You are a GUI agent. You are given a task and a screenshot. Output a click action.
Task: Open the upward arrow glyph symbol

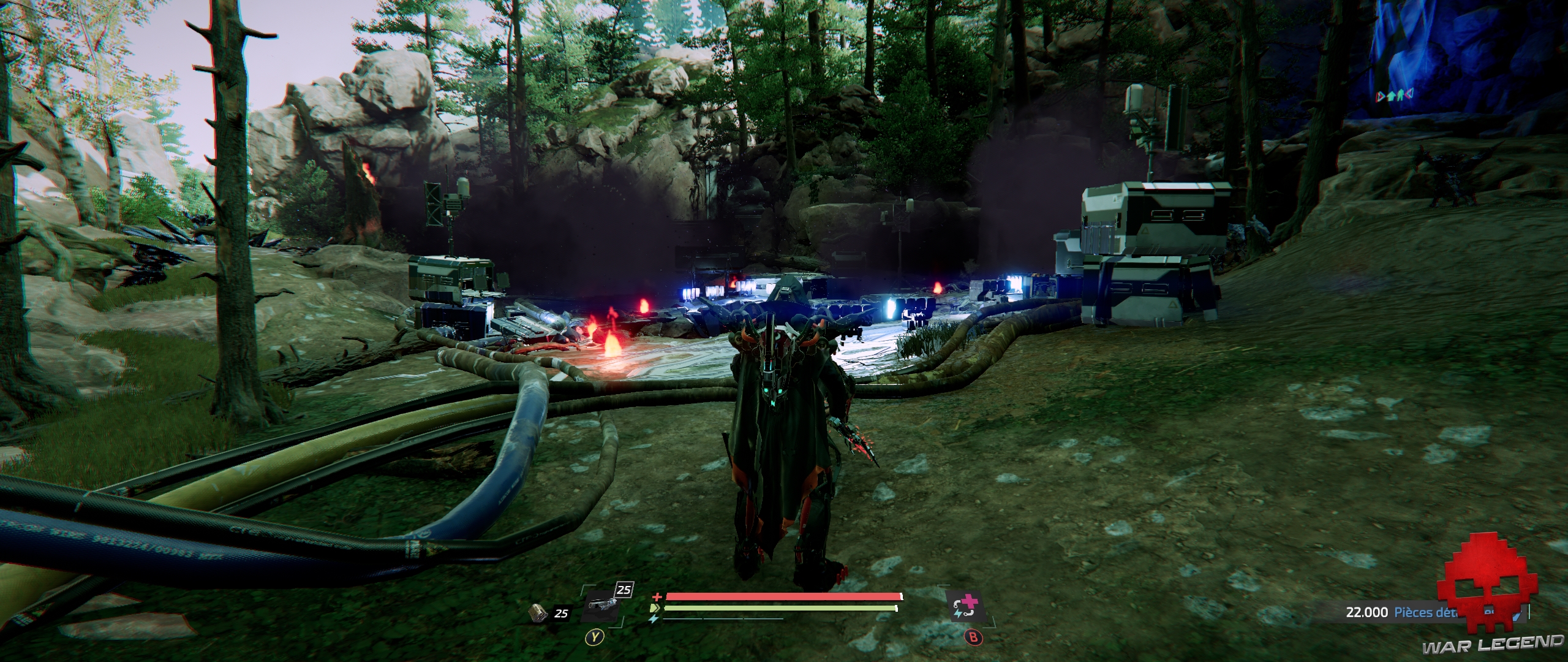click(x=1391, y=96)
